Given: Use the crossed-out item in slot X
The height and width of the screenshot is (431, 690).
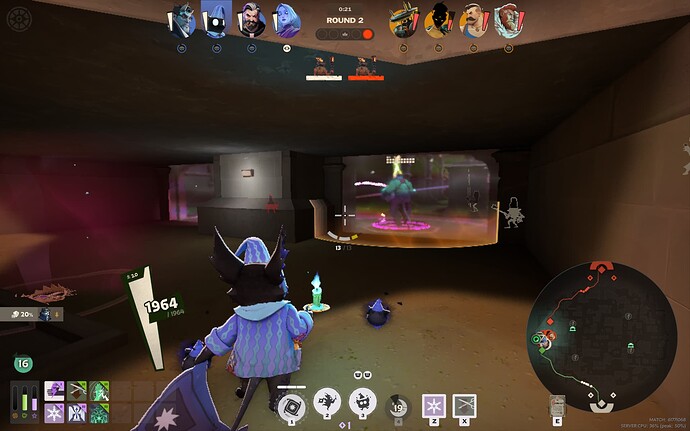Looking at the screenshot, I should (x=464, y=404).
